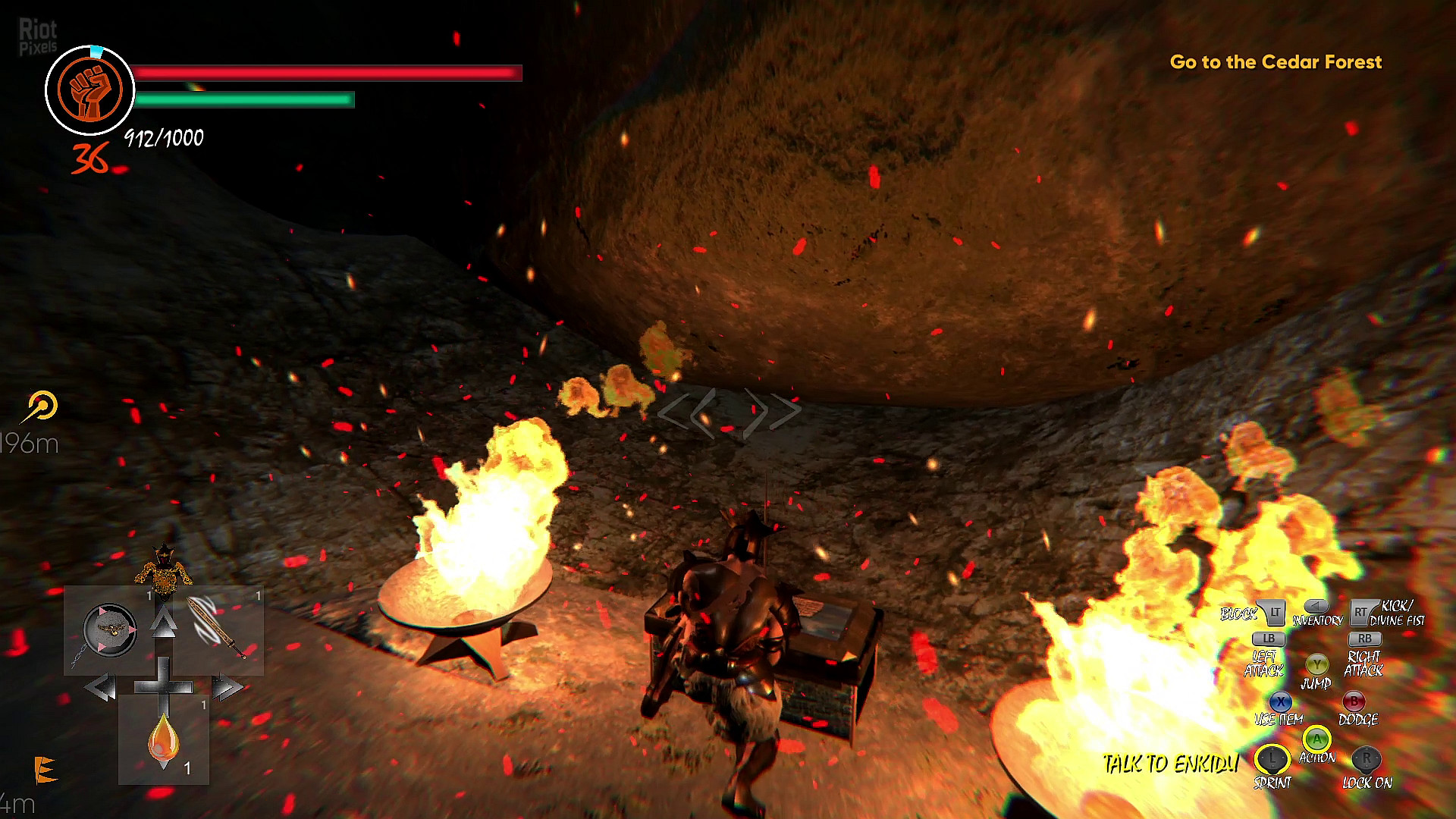Select the orange flag marker icon
The width and height of the screenshot is (1456, 819).
pos(45,769)
